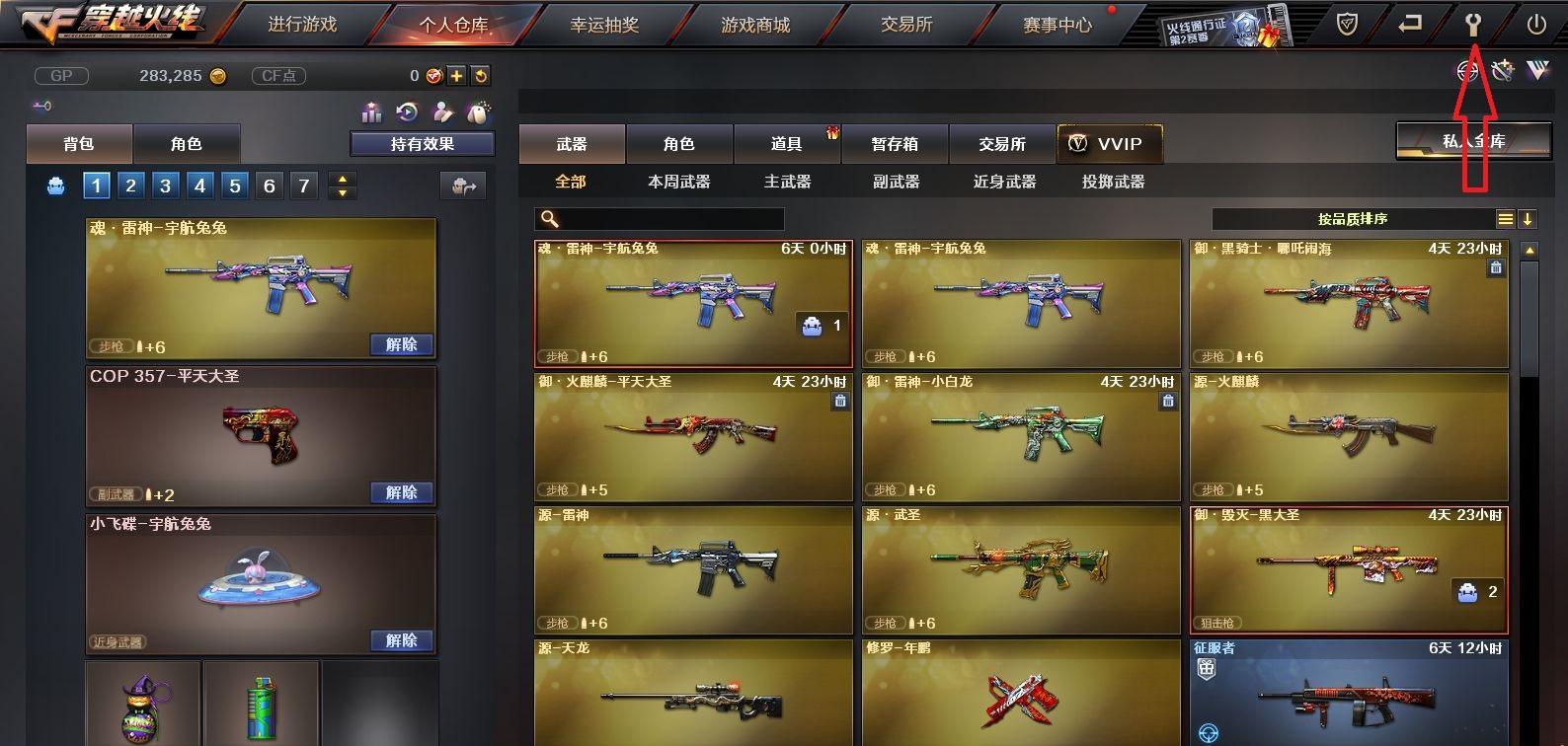
Task: Click the crosshair aim icon below the top bar
Action: [1466, 72]
